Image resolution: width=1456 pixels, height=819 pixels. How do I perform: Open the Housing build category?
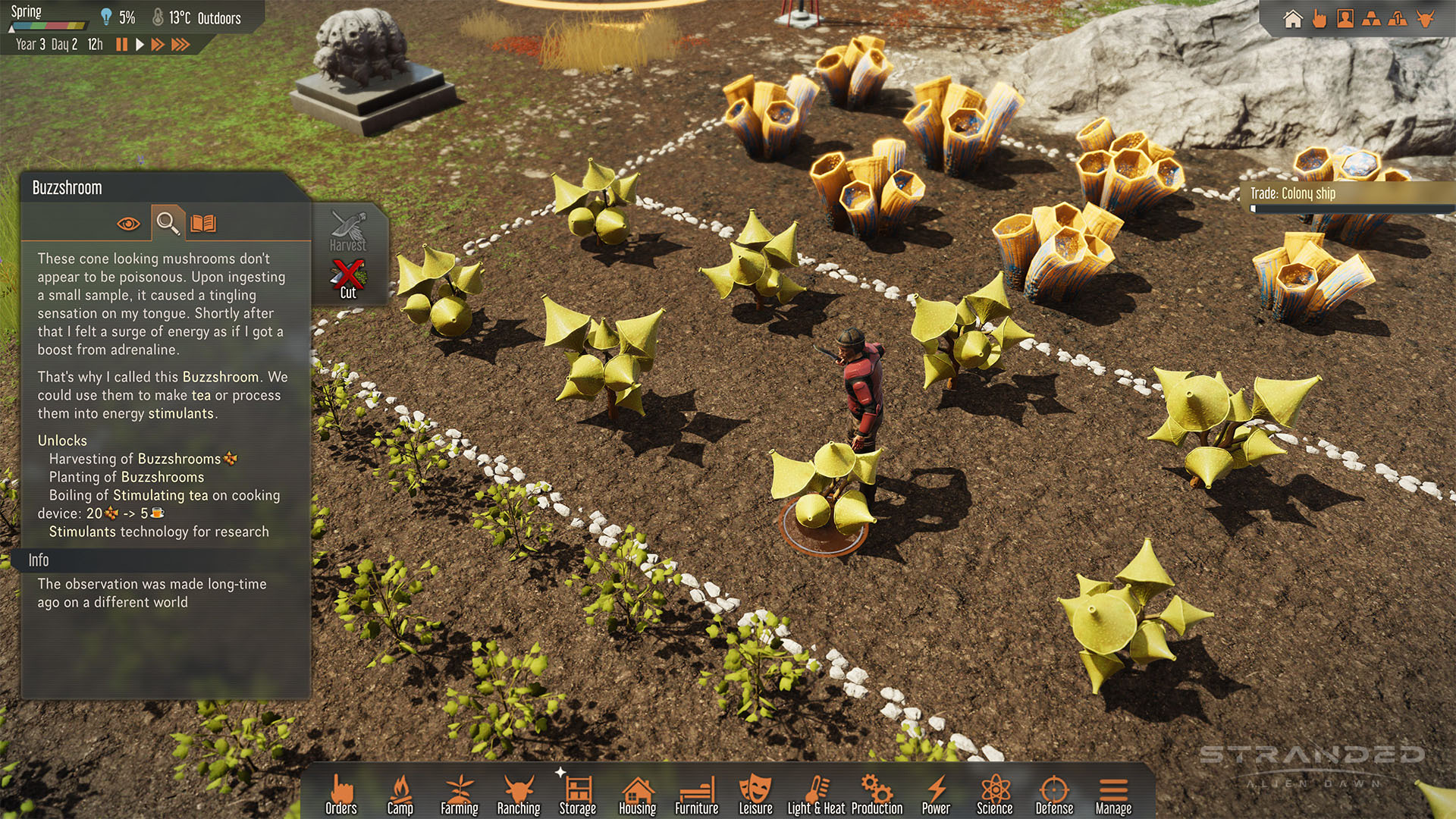pos(637,795)
